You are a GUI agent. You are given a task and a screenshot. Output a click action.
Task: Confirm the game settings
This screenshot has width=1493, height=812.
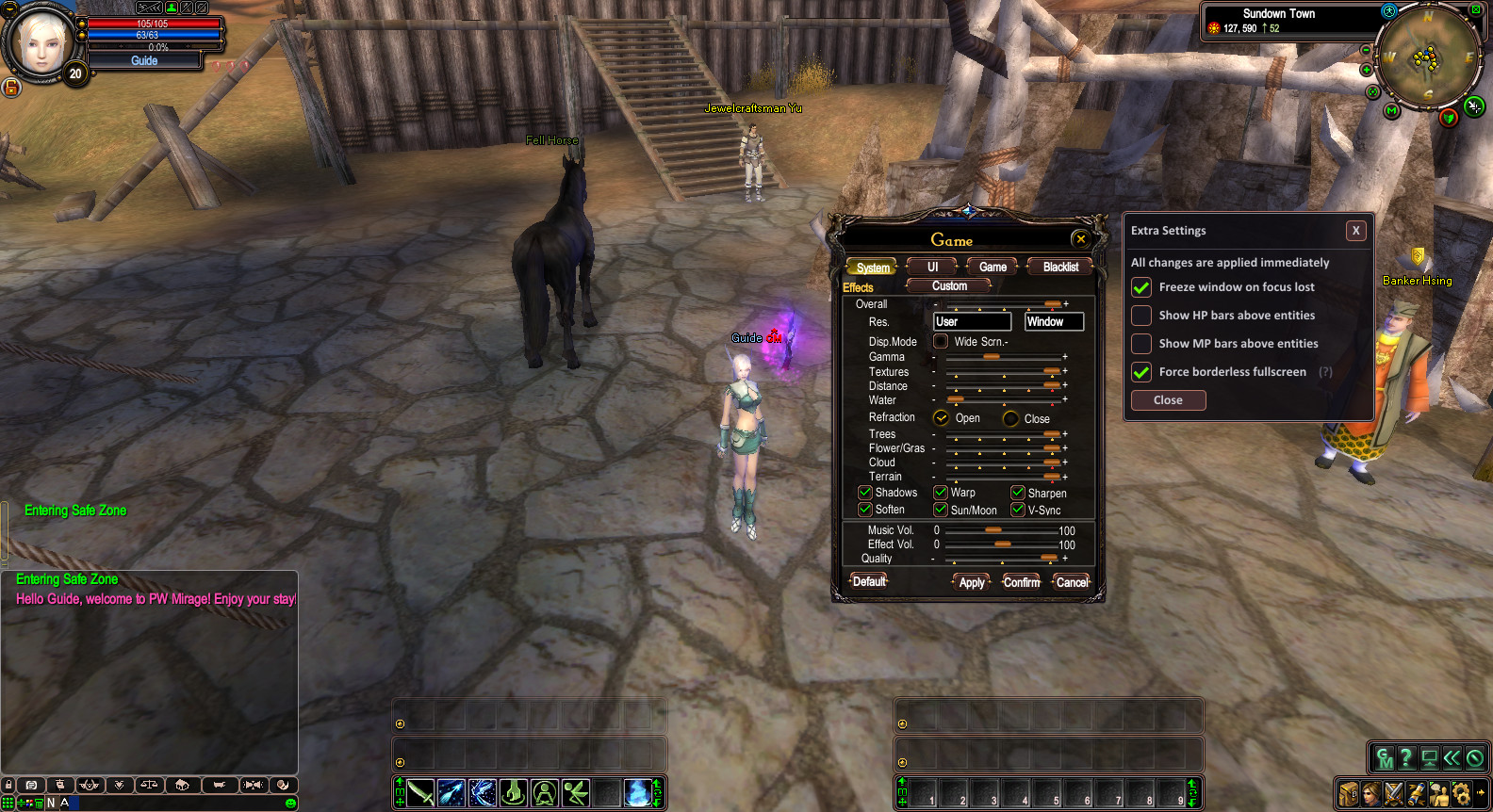coord(1022,582)
